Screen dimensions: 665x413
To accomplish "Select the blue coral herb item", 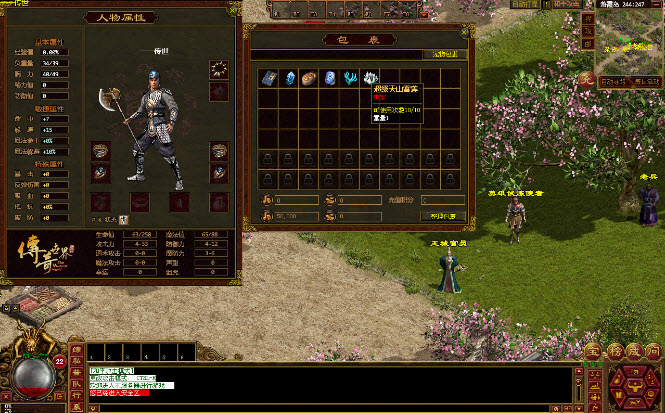I will 349,78.
